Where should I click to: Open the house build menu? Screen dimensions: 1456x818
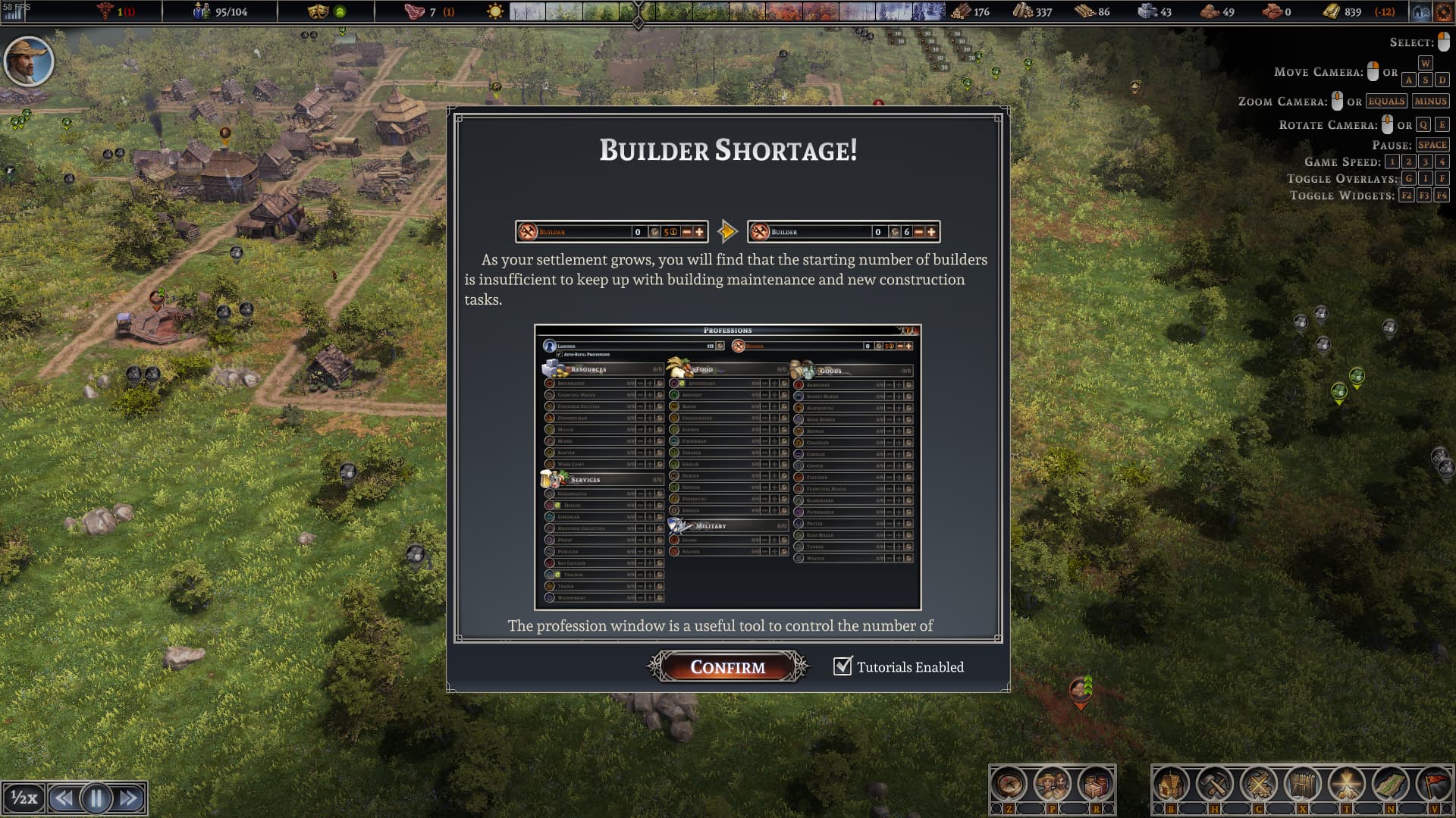(x=1171, y=785)
